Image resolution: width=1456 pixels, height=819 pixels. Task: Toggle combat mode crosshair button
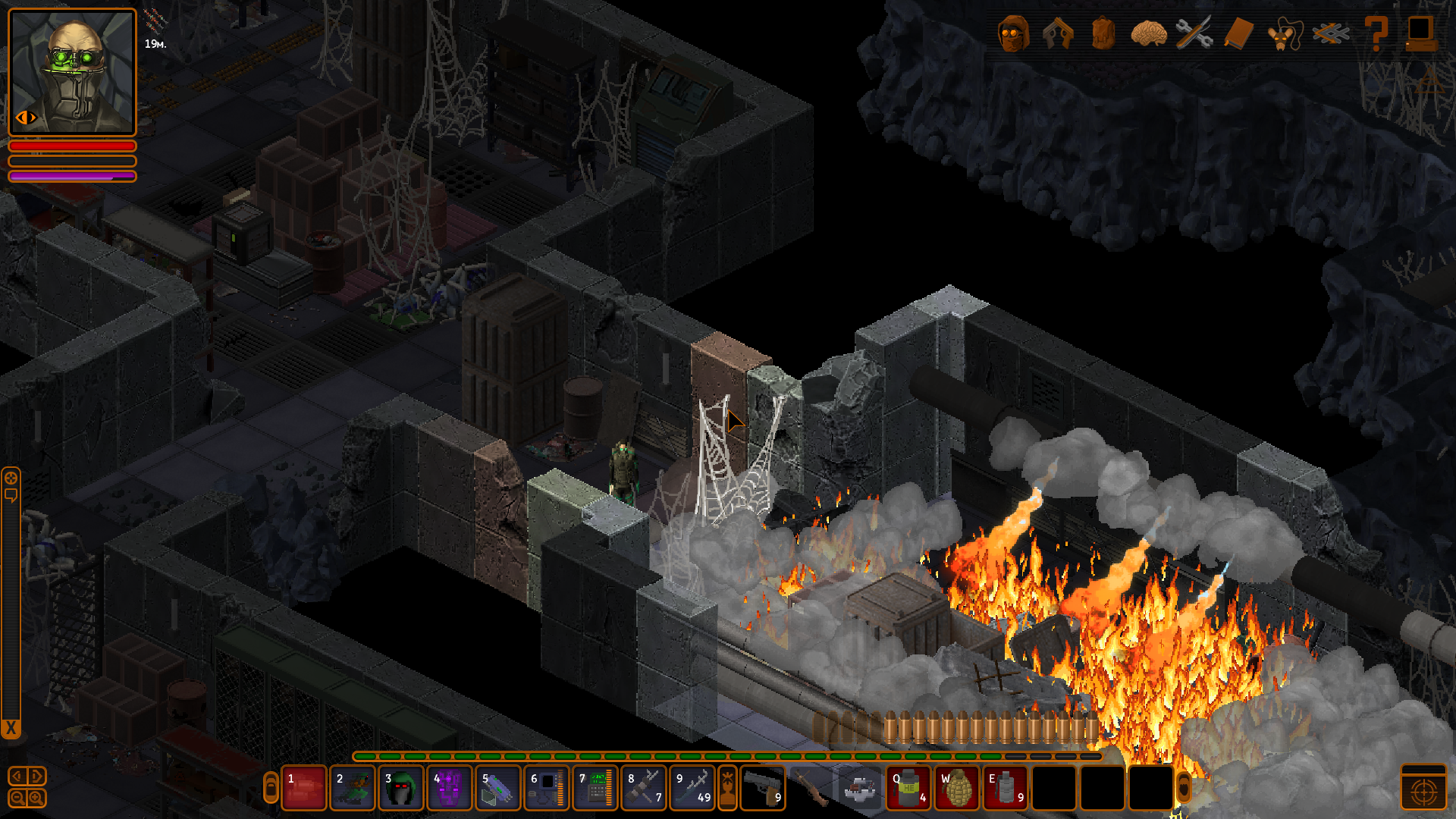(x=1423, y=790)
